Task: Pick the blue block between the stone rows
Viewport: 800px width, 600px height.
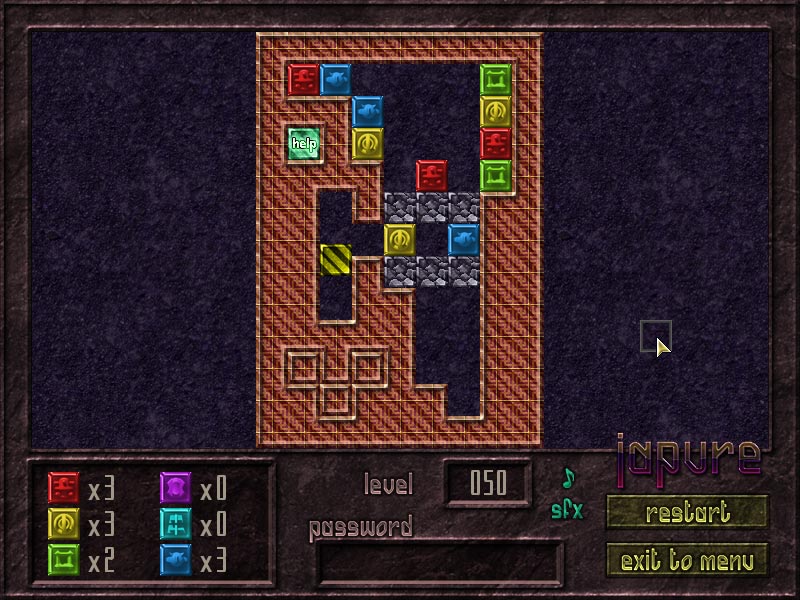Action: 464,239
